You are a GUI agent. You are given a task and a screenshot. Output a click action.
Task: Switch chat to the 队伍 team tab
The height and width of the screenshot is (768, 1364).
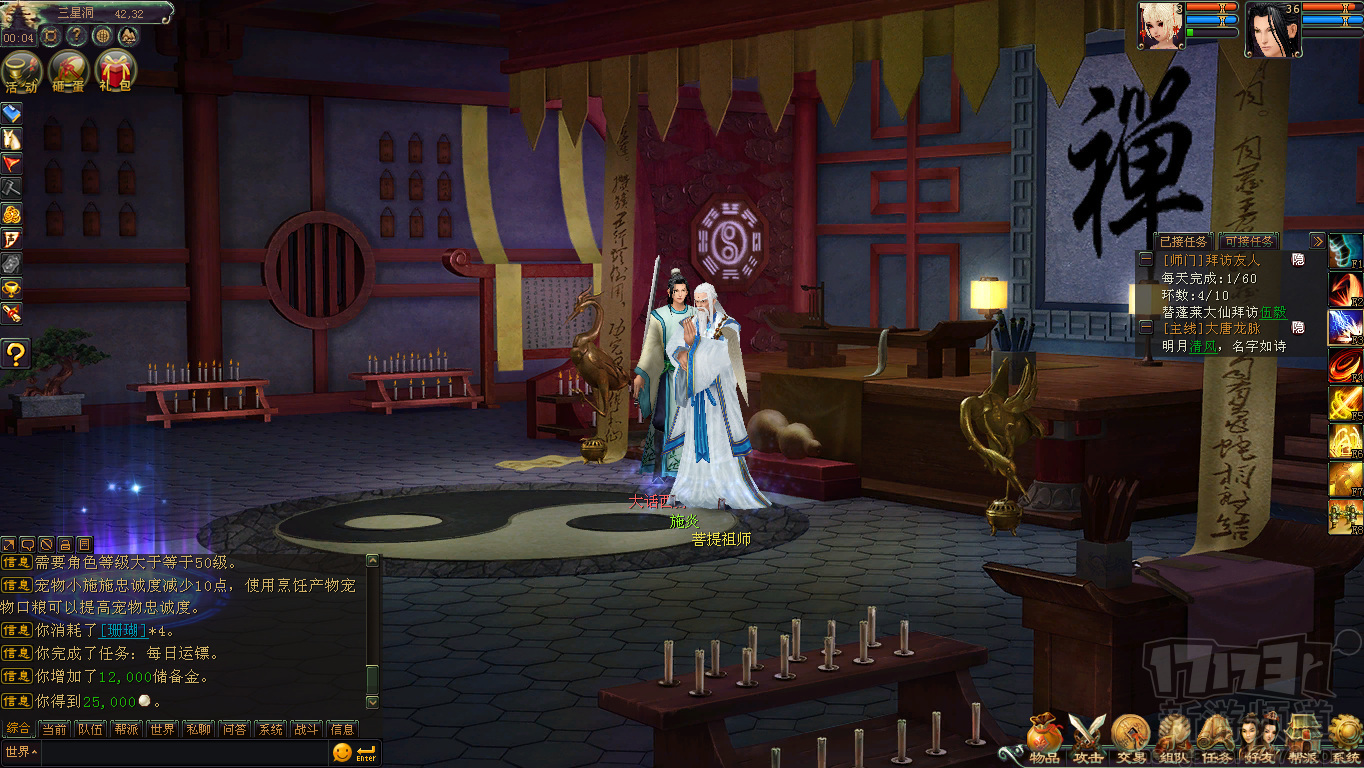(90, 729)
